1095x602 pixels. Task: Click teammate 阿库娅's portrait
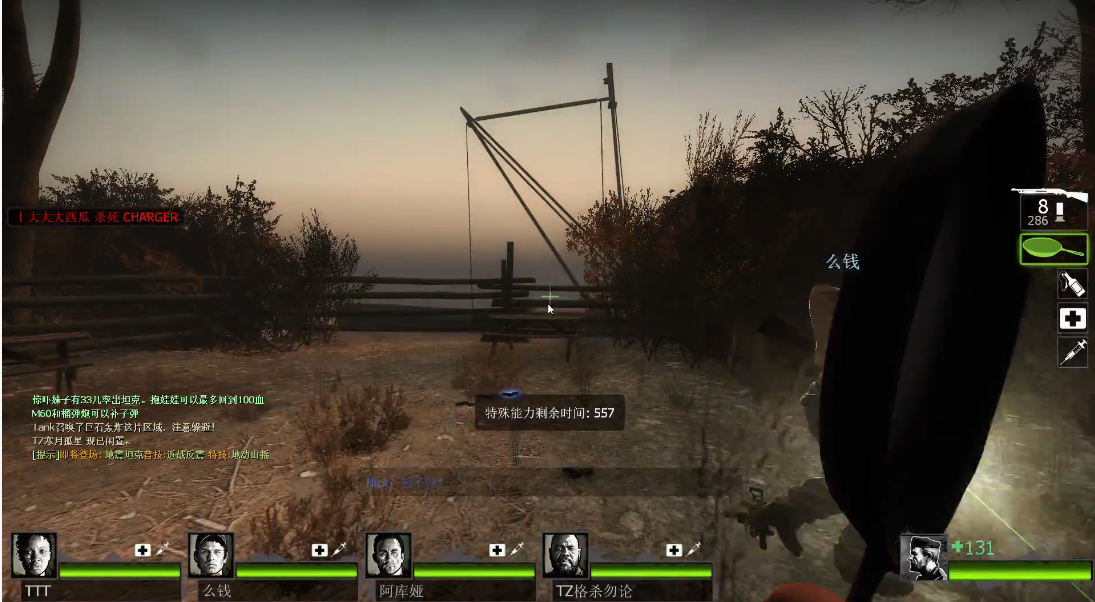[388, 555]
